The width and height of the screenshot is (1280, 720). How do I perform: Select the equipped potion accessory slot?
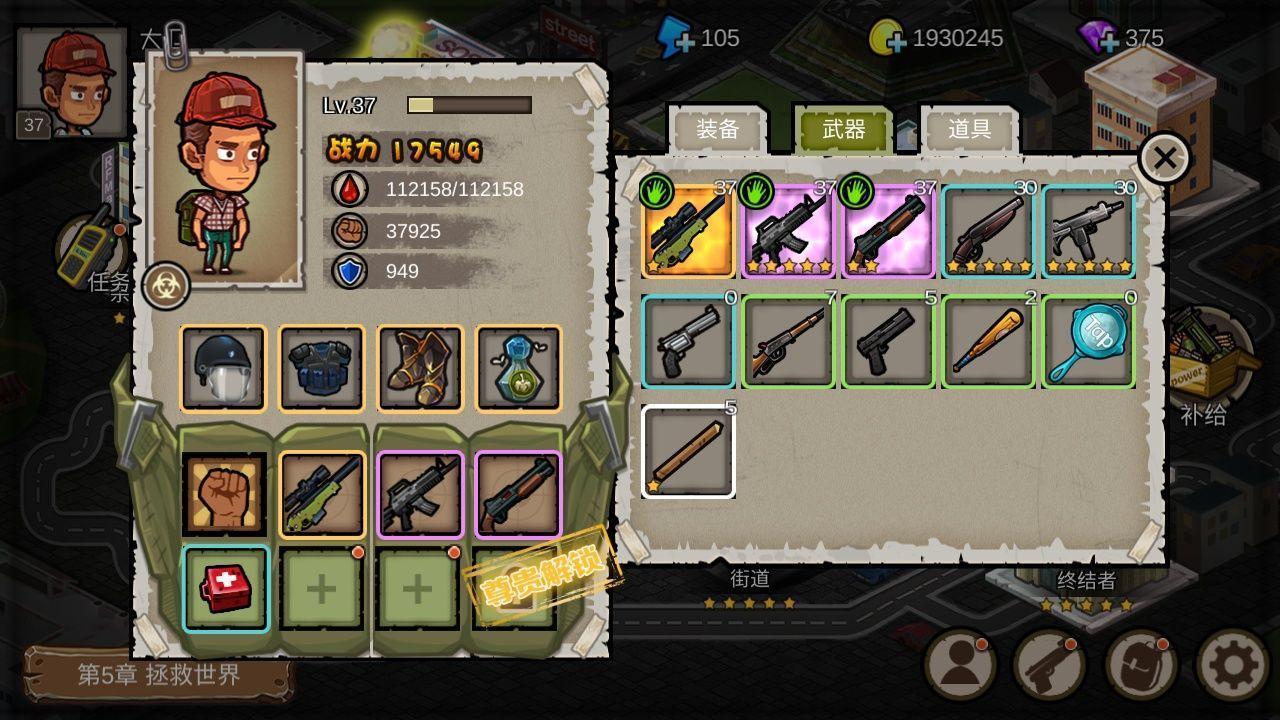(x=518, y=368)
